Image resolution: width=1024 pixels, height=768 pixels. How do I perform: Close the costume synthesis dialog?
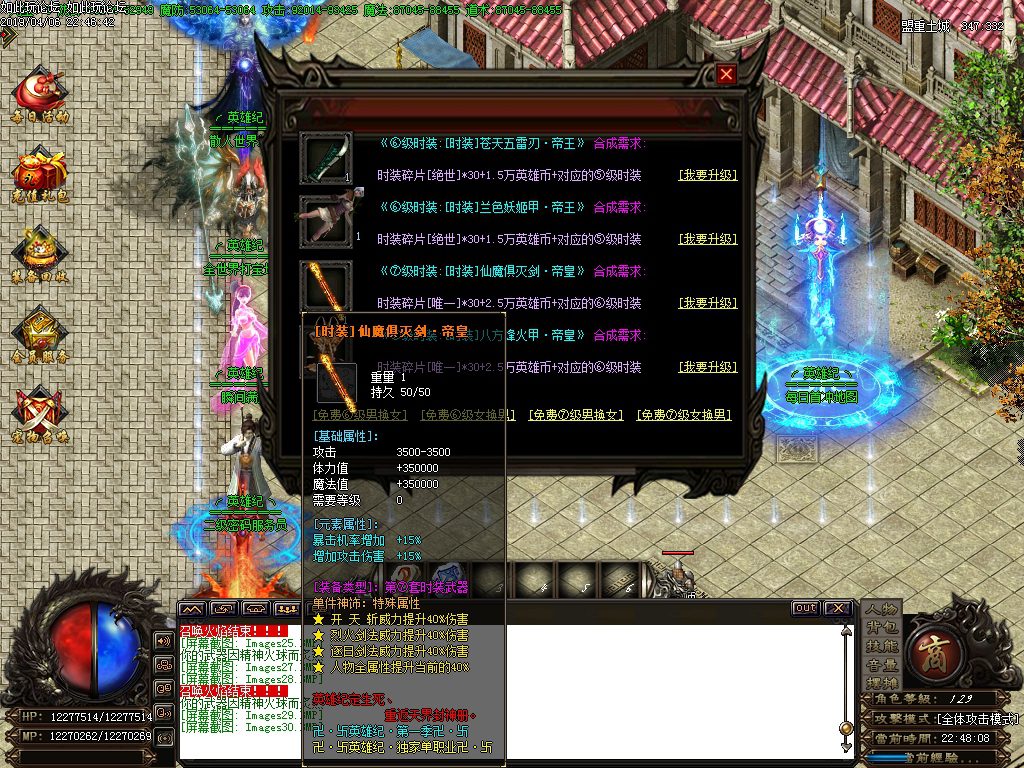727,74
